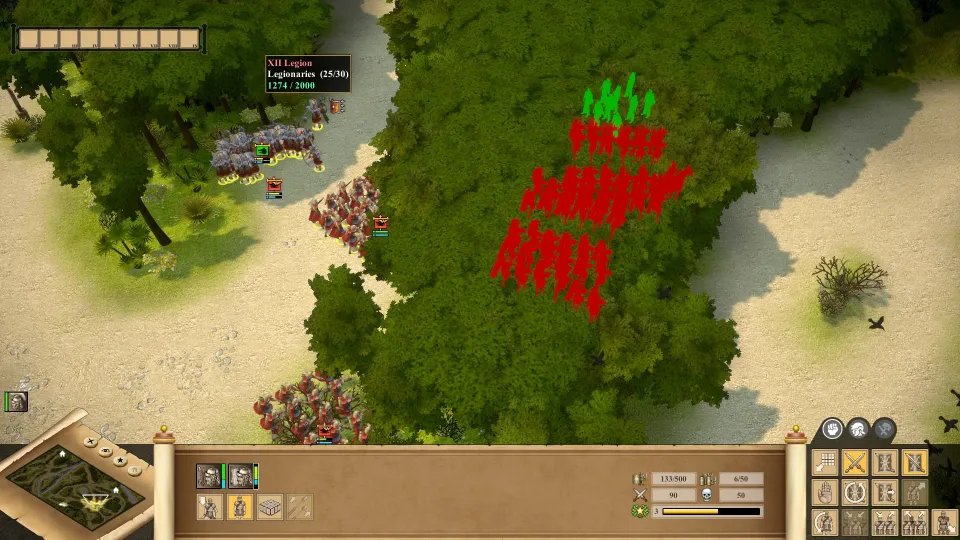Toggle the crossed-swords minimap filter button
Viewport: 960px width, 540px height.
pos(91,441)
